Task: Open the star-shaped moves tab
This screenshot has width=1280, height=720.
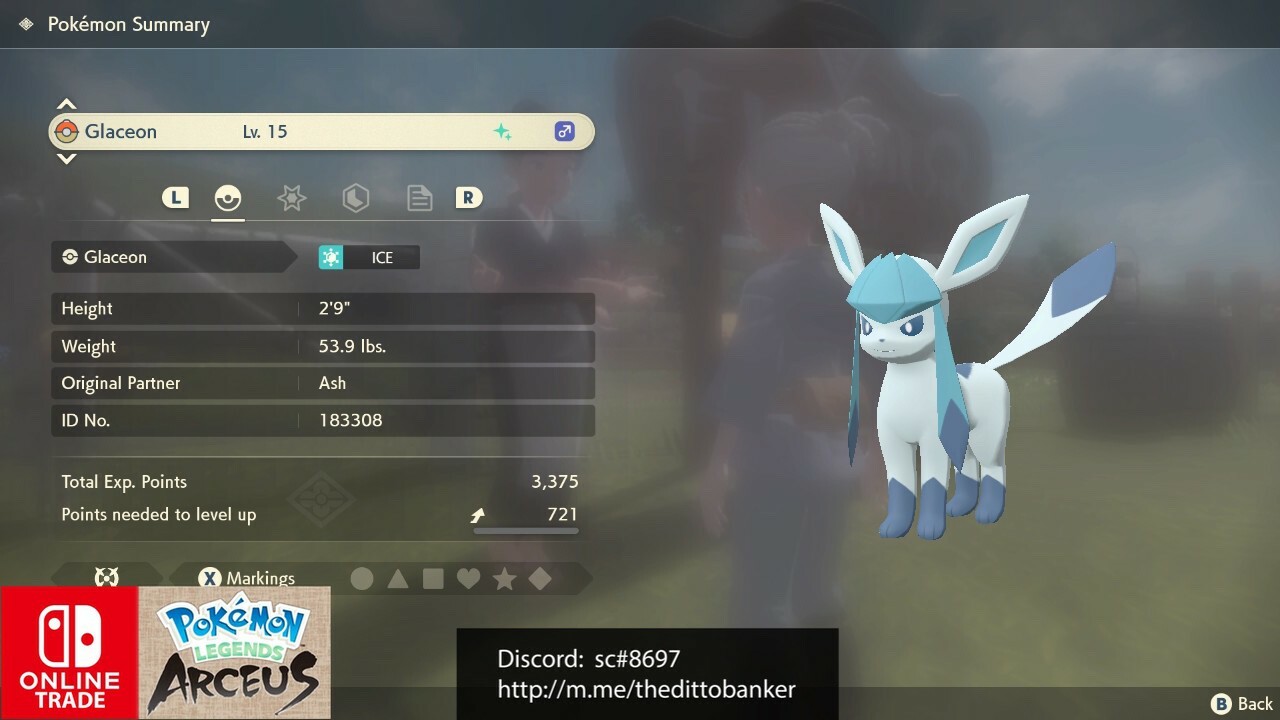Action: pos(291,197)
